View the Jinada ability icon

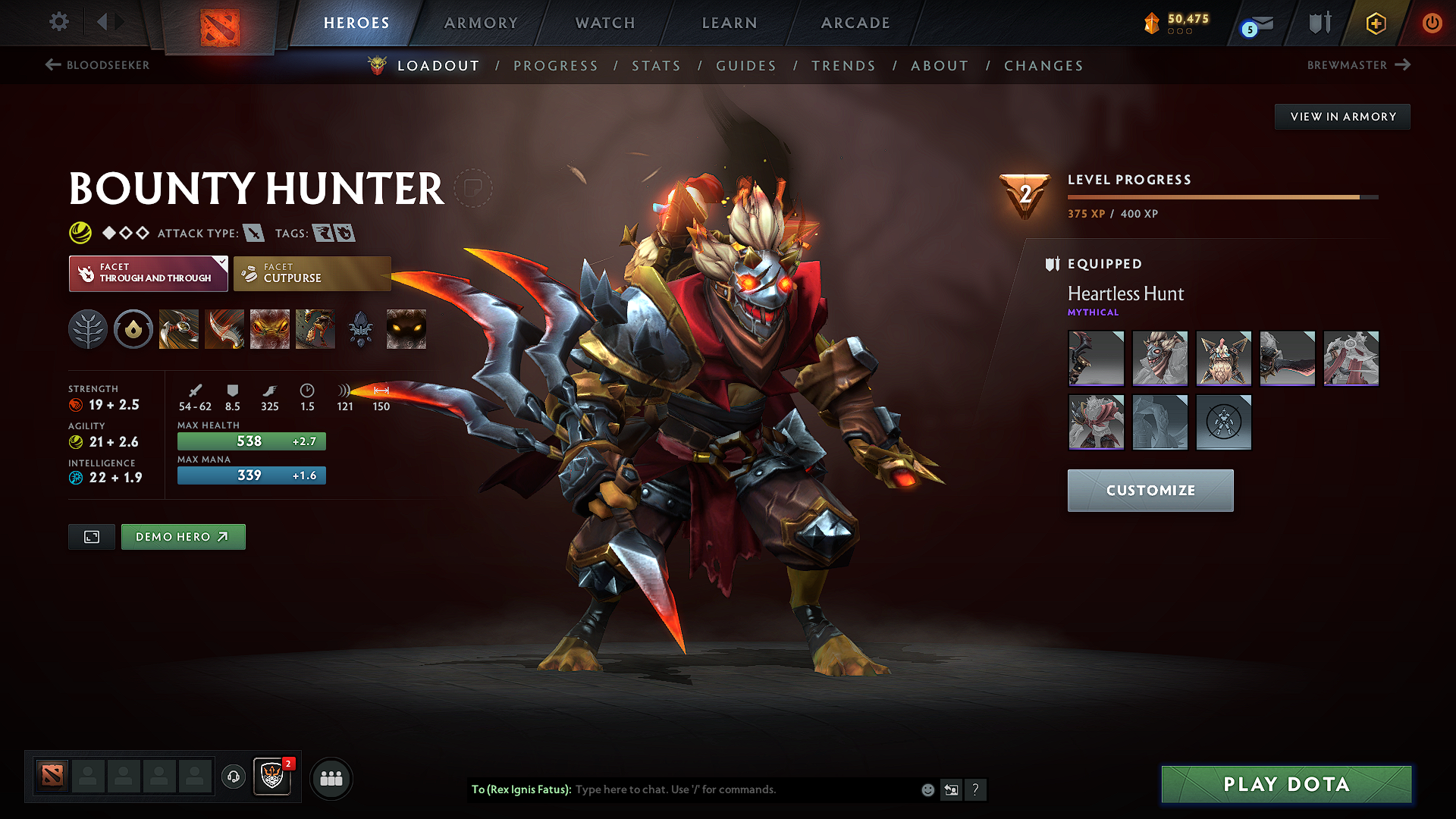(x=224, y=328)
